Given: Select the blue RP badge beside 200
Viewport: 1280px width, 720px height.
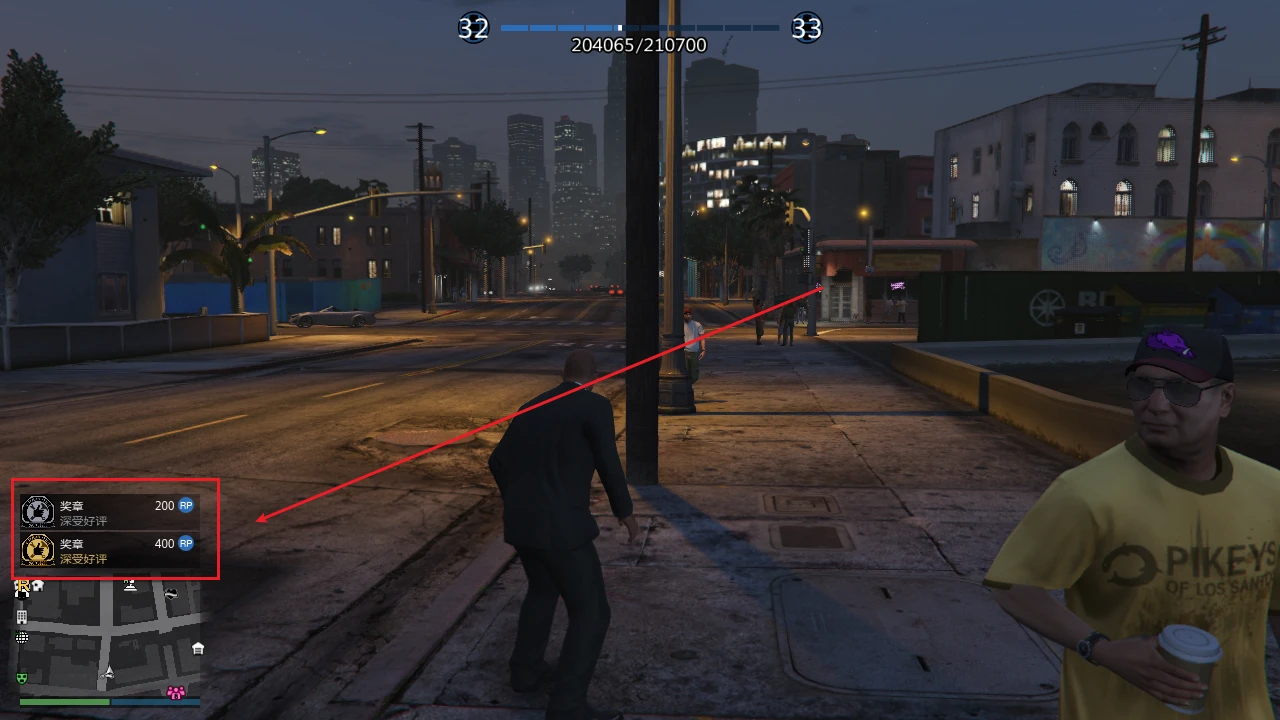Looking at the screenshot, I should [x=184, y=505].
